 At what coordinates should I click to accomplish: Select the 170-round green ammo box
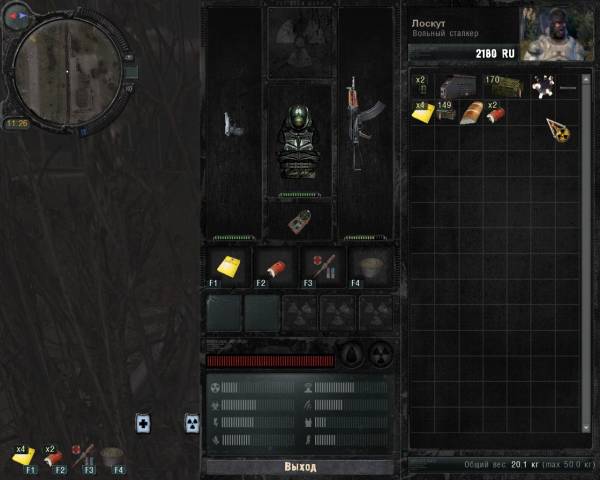coord(502,87)
